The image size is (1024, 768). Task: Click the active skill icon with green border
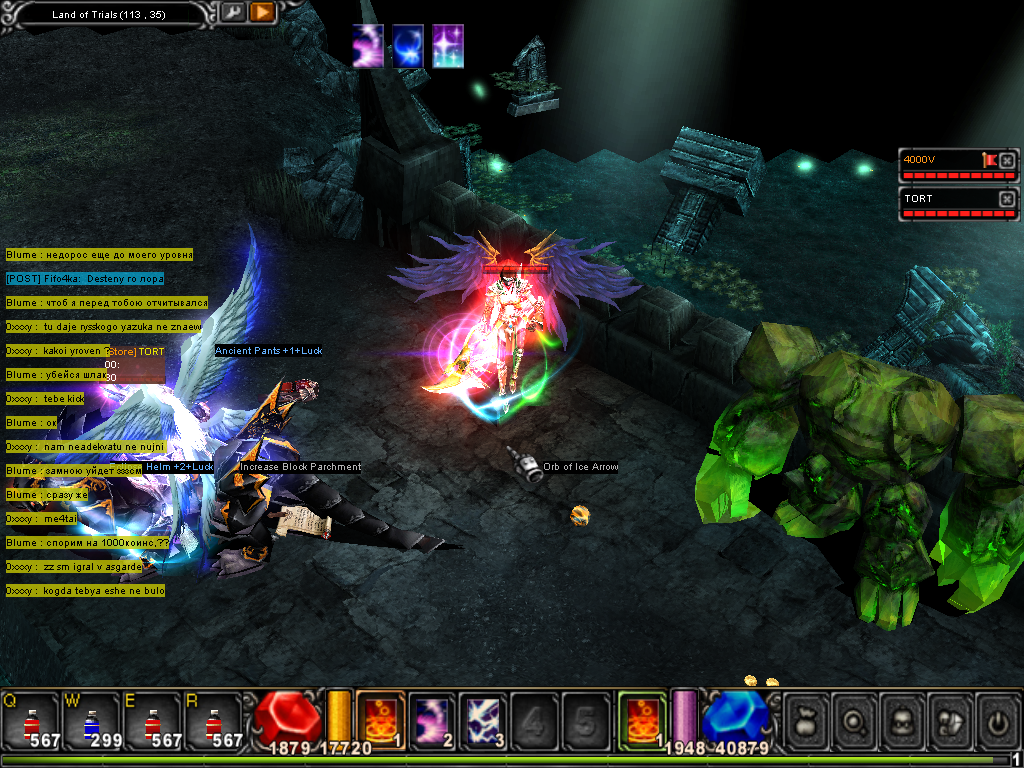click(642, 718)
